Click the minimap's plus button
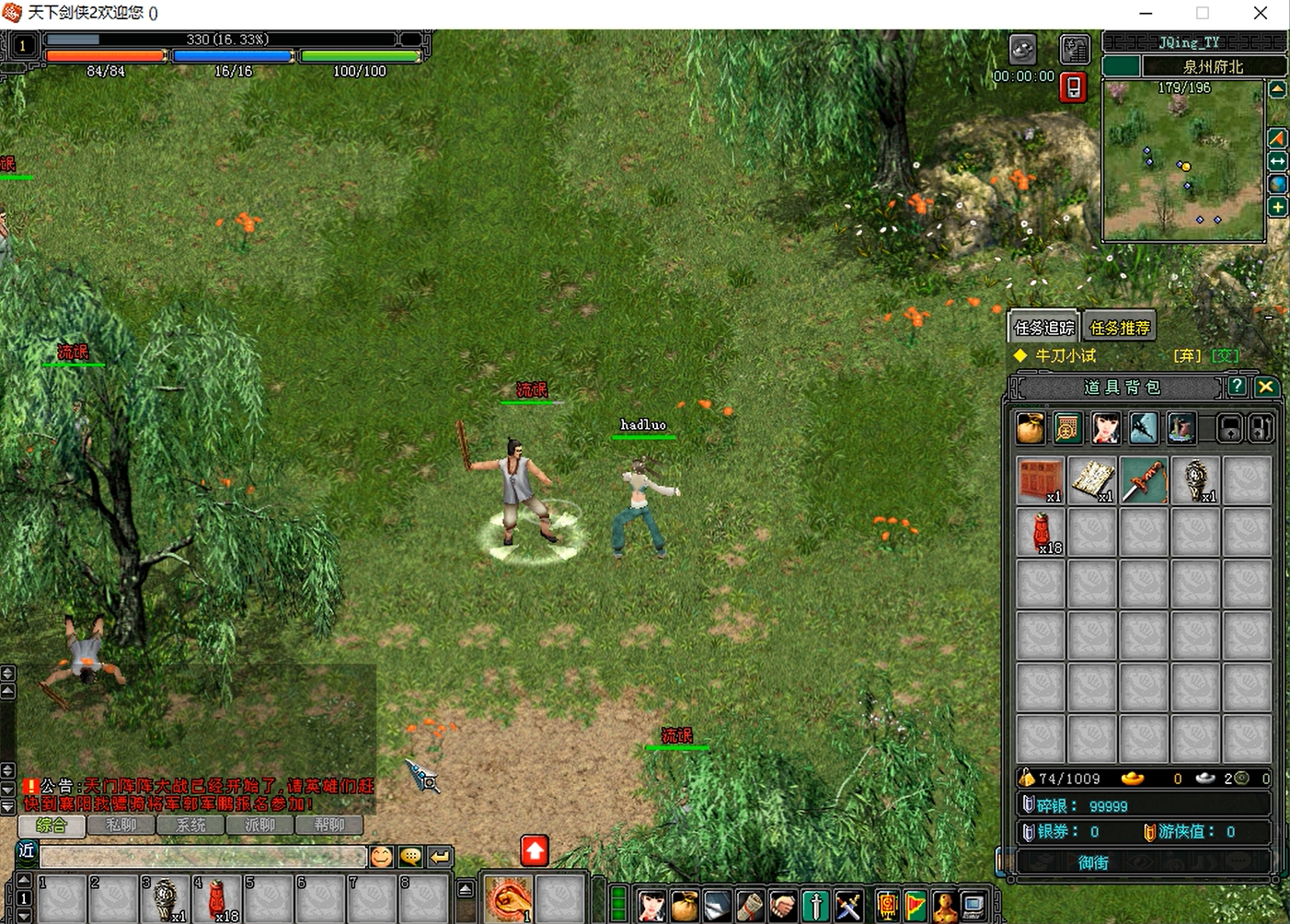This screenshot has width=1290, height=924. [1278, 207]
